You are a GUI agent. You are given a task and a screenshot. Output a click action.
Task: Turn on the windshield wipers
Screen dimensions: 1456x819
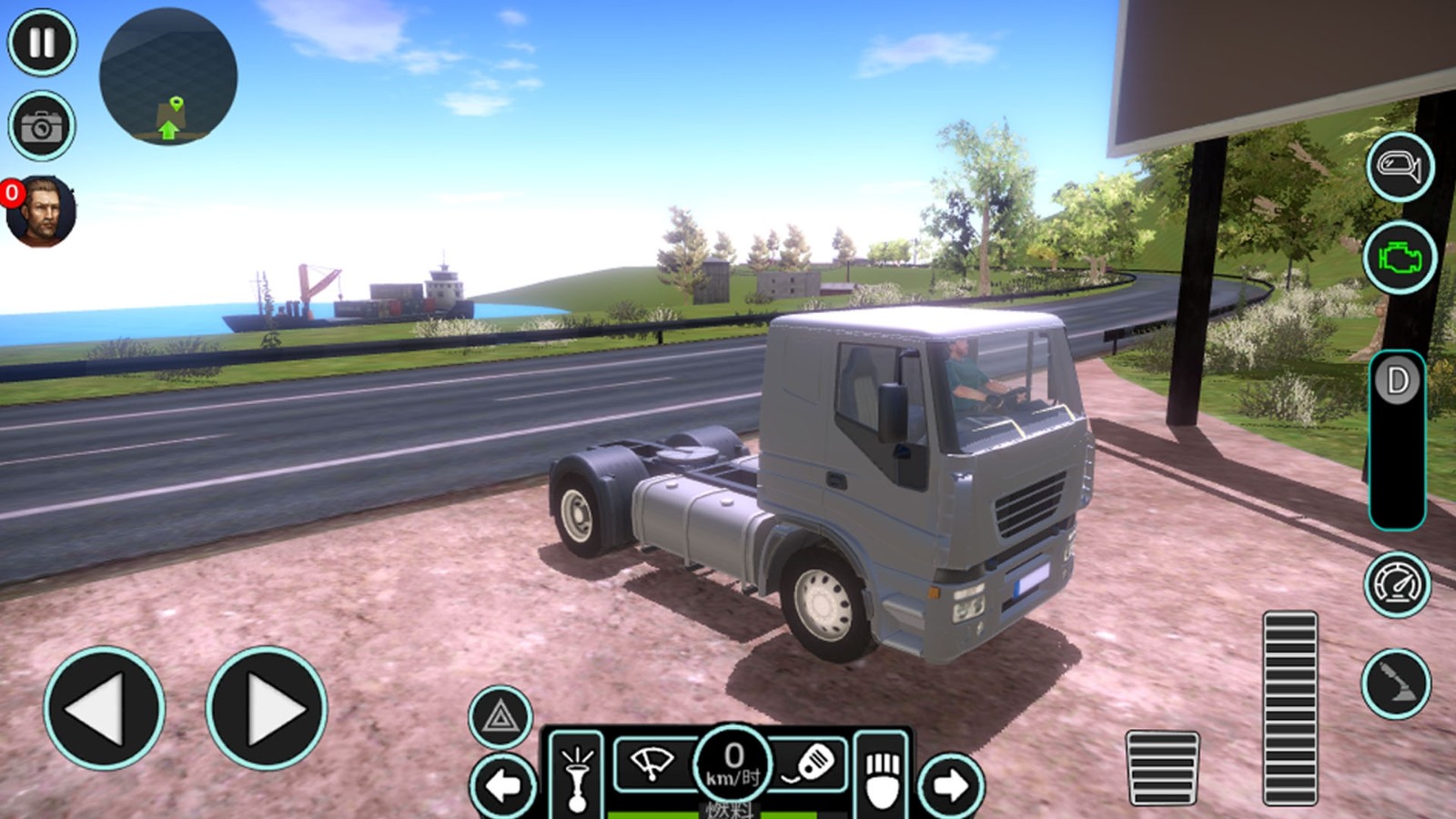(x=652, y=763)
